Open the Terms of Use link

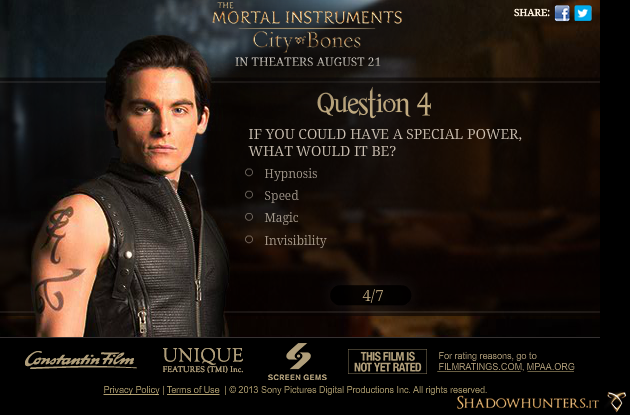[193, 390]
